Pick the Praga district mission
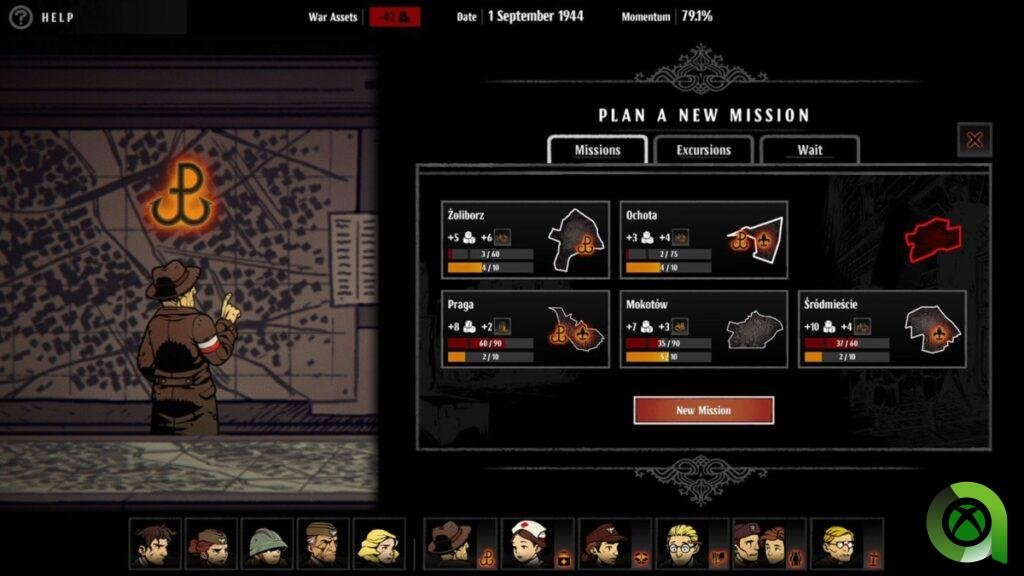 [525, 329]
